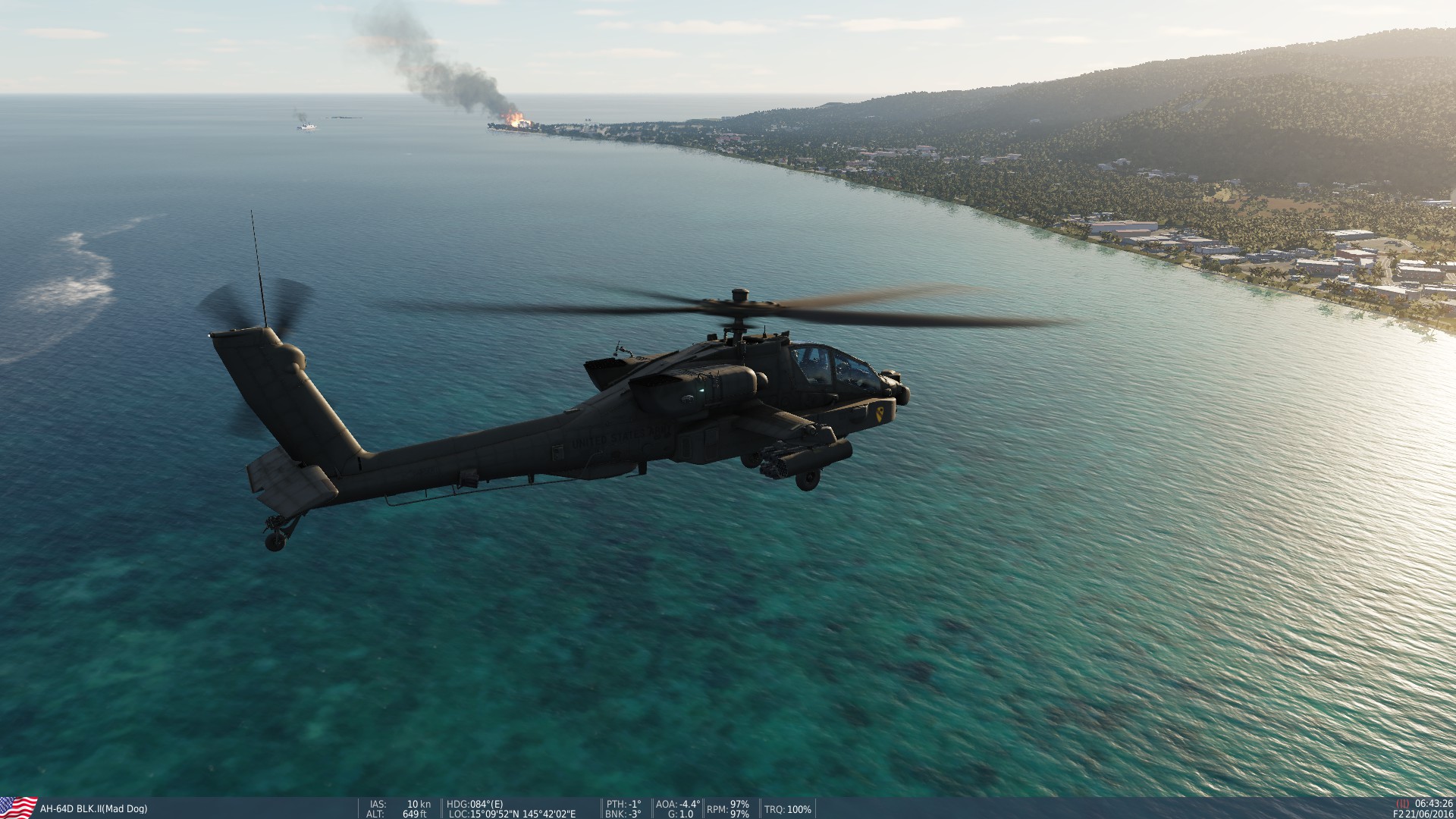1456x819 pixels.
Task: Expand the 21/06/2016 date field
Action: click(x=1430, y=813)
